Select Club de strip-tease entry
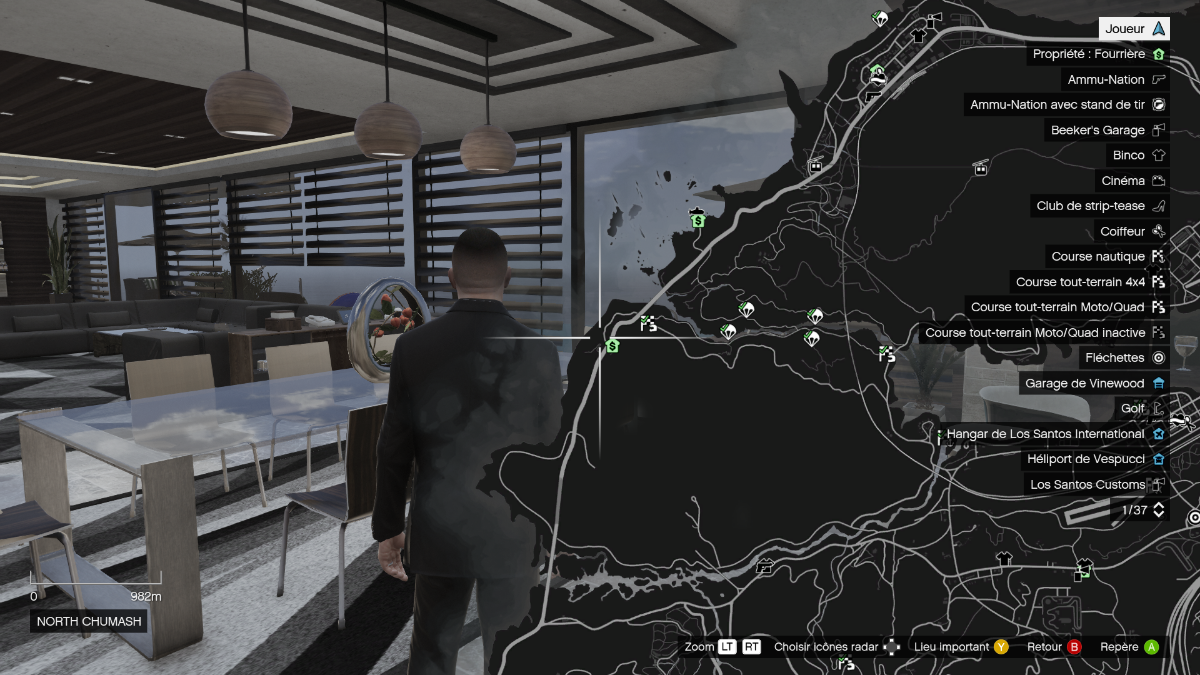Image resolution: width=1200 pixels, height=675 pixels. [x=1100, y=206]
